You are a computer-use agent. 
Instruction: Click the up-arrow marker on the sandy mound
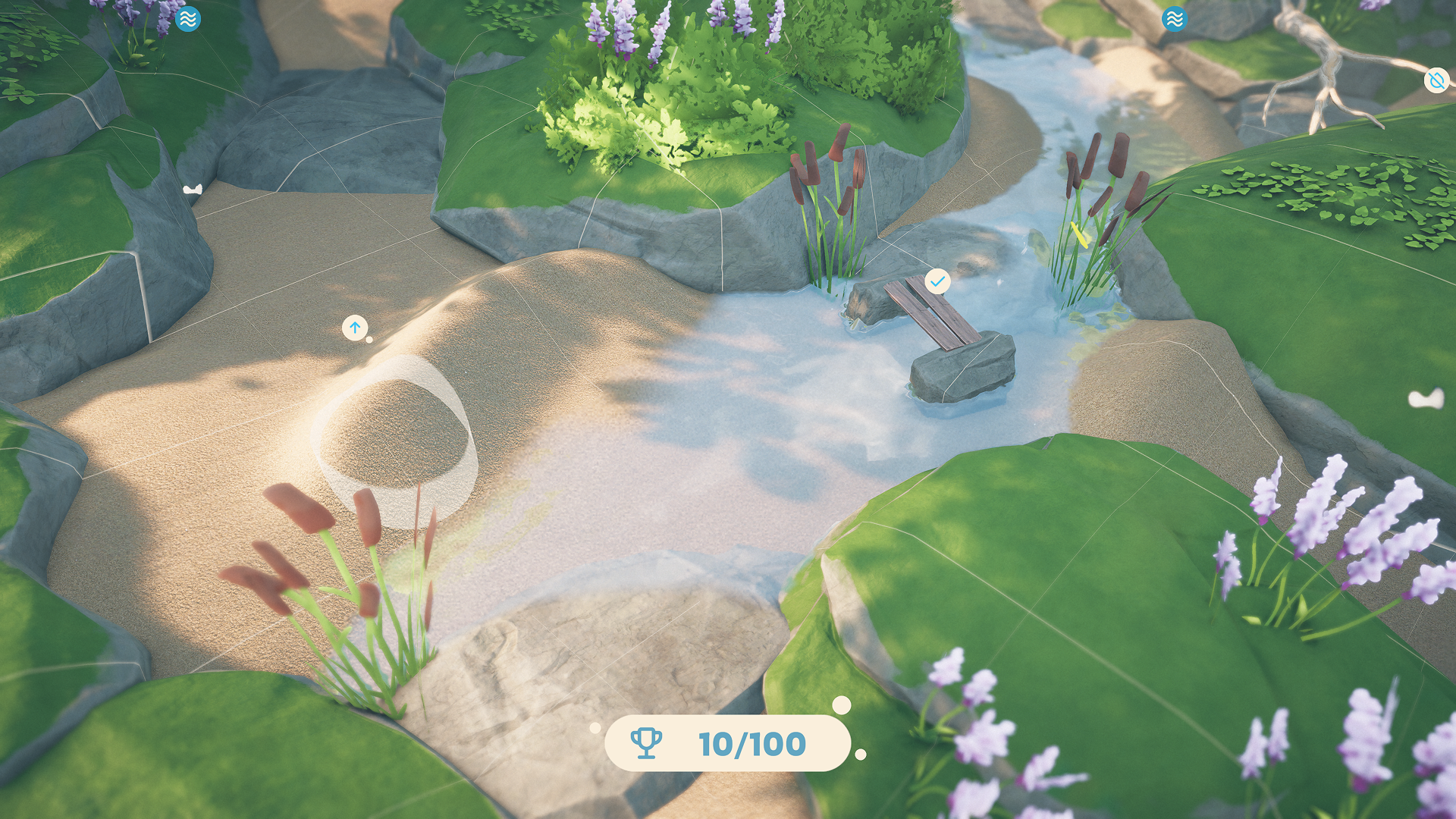coord(356,328)
